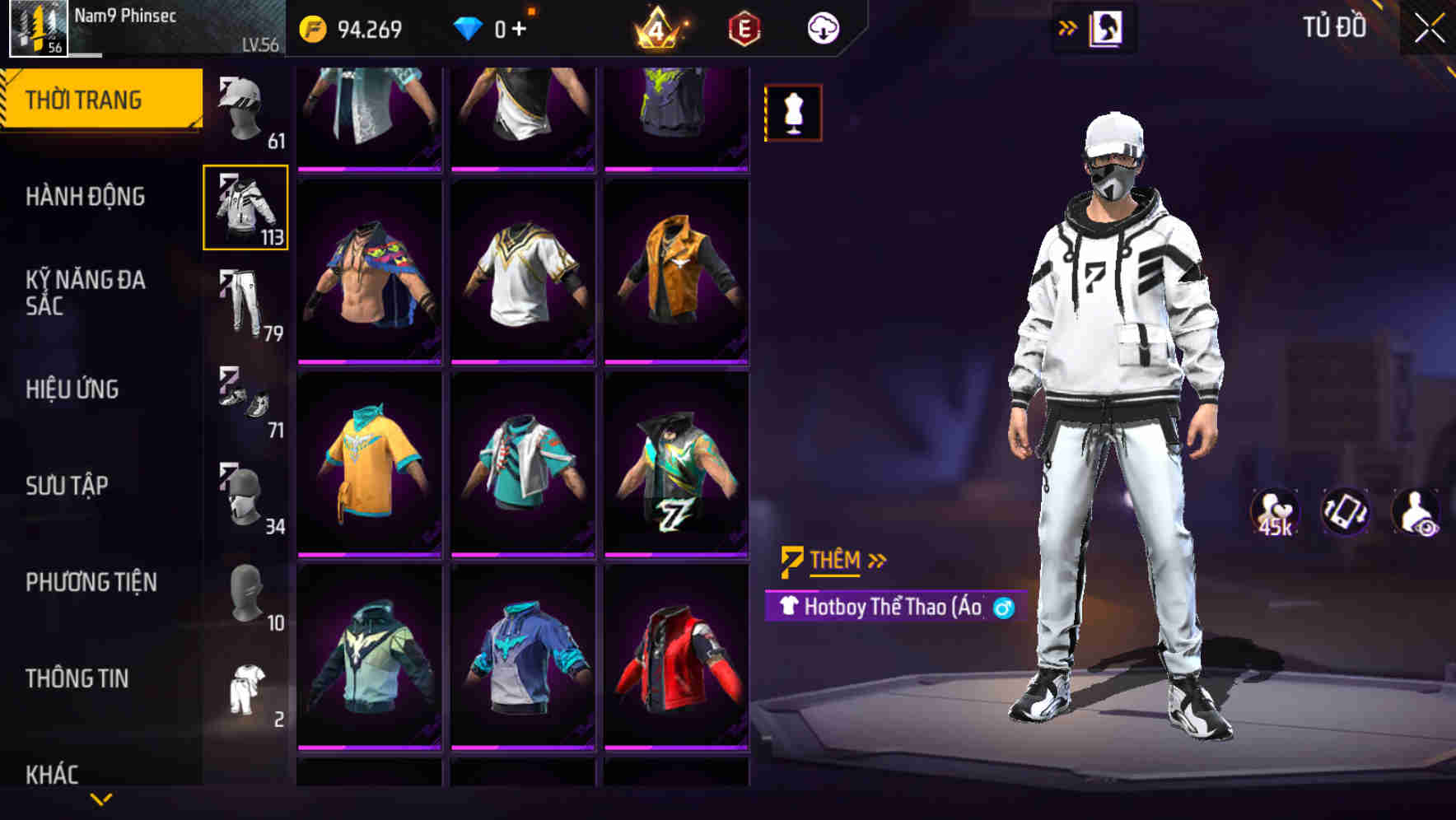This screenshot has height=820, width=1456.
Task: Open the mannequin try-on preview icon
Action: pos(792,112)
